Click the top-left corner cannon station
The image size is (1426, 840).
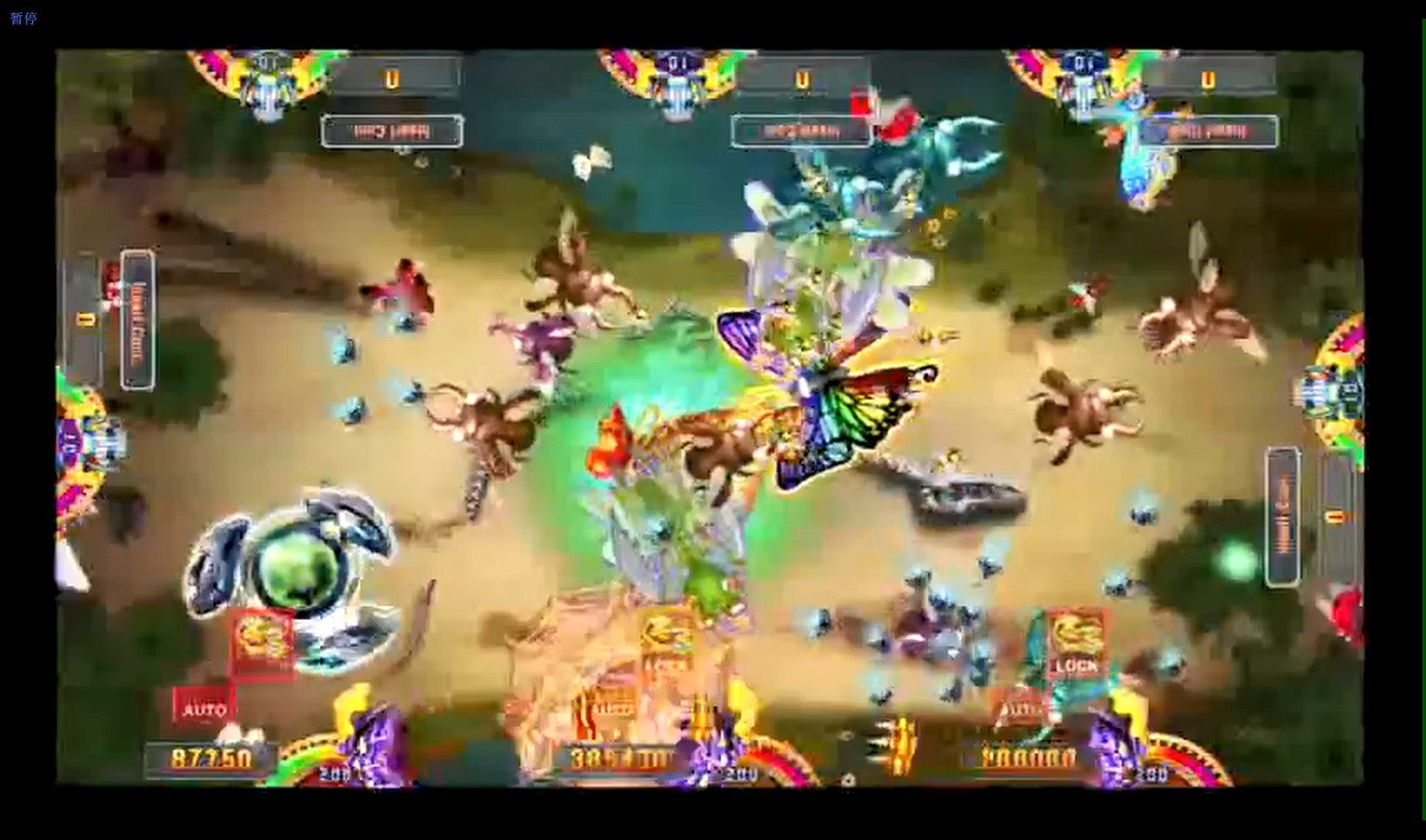263,71
